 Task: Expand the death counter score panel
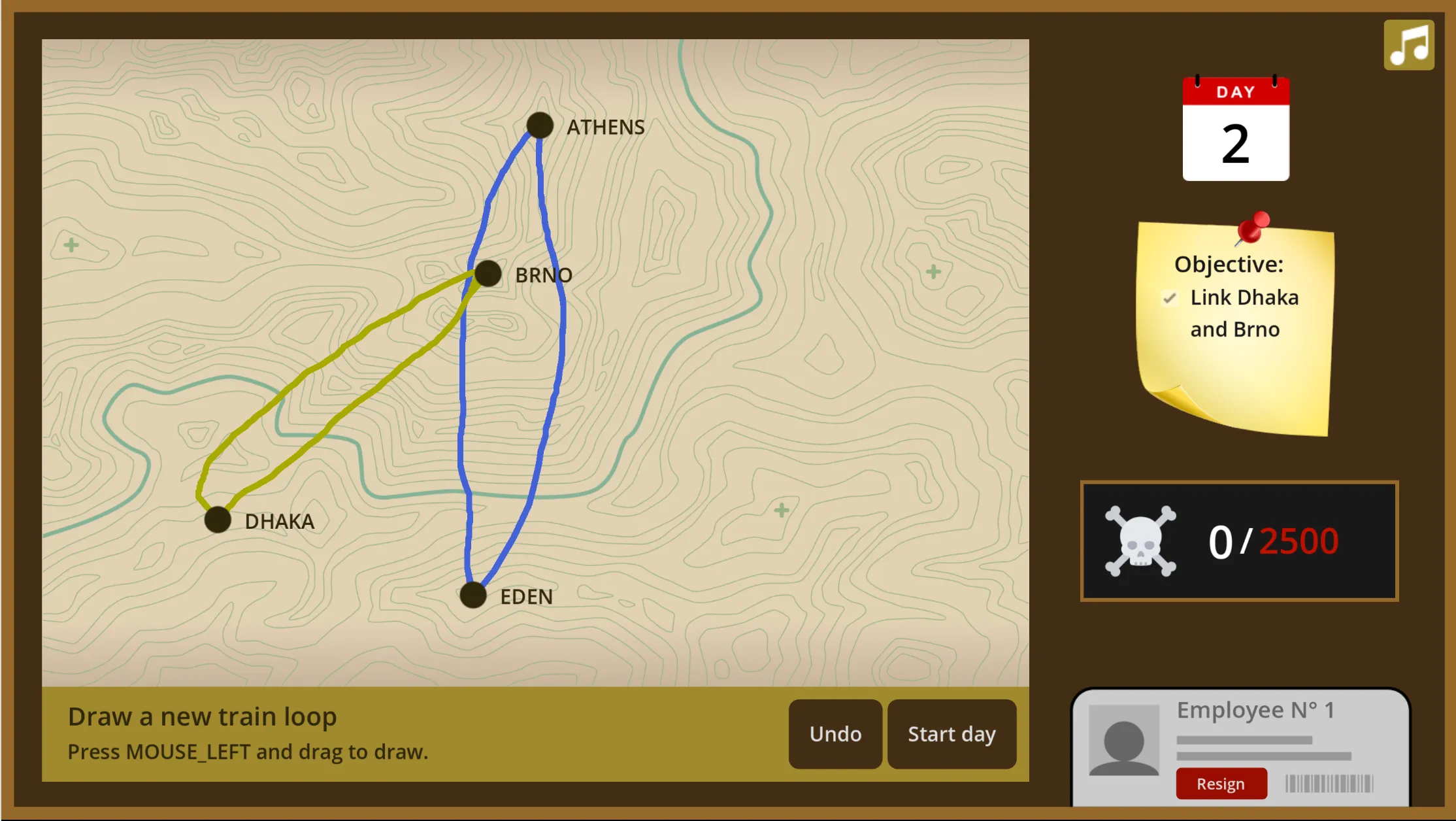point(1239,541)
